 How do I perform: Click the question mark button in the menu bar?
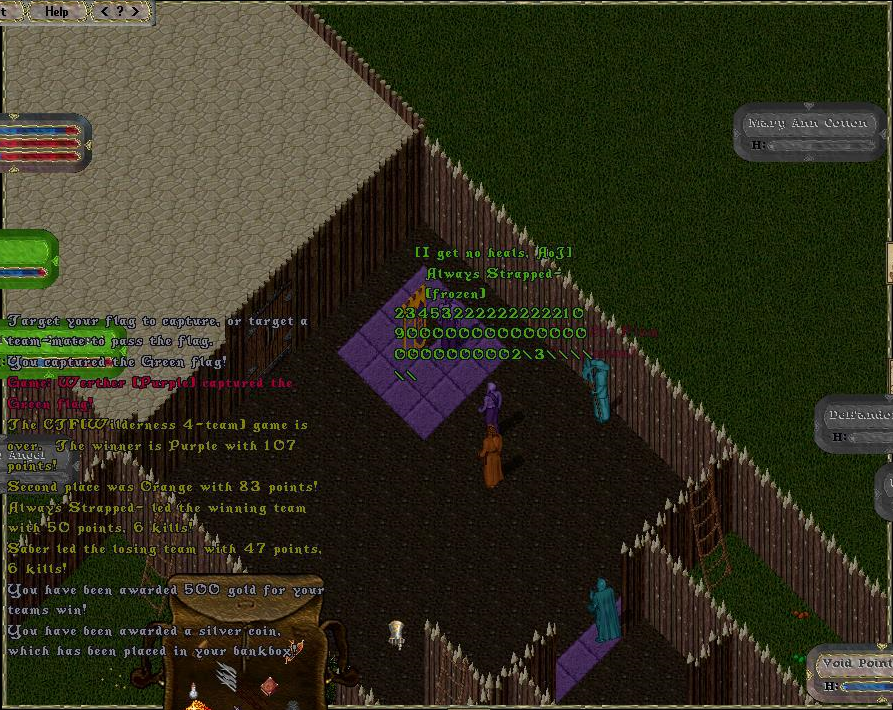pyautogui.click(x=121, y=11)
